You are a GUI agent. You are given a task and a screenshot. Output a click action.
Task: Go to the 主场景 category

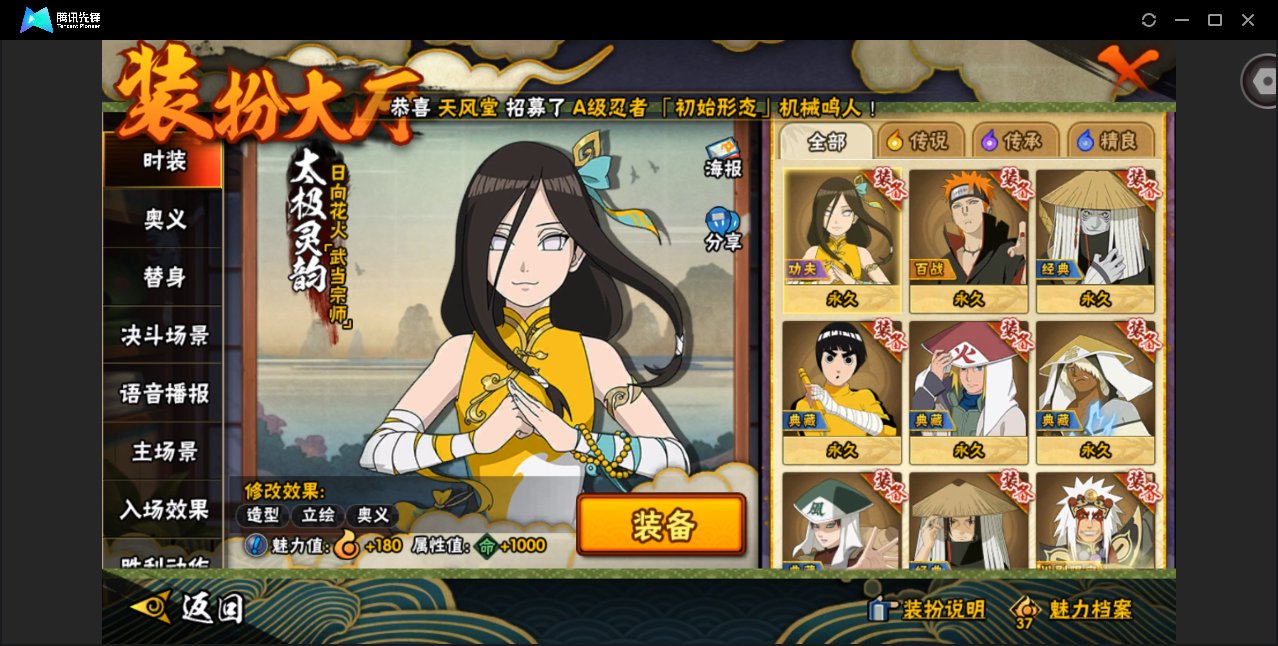point(163,451)
